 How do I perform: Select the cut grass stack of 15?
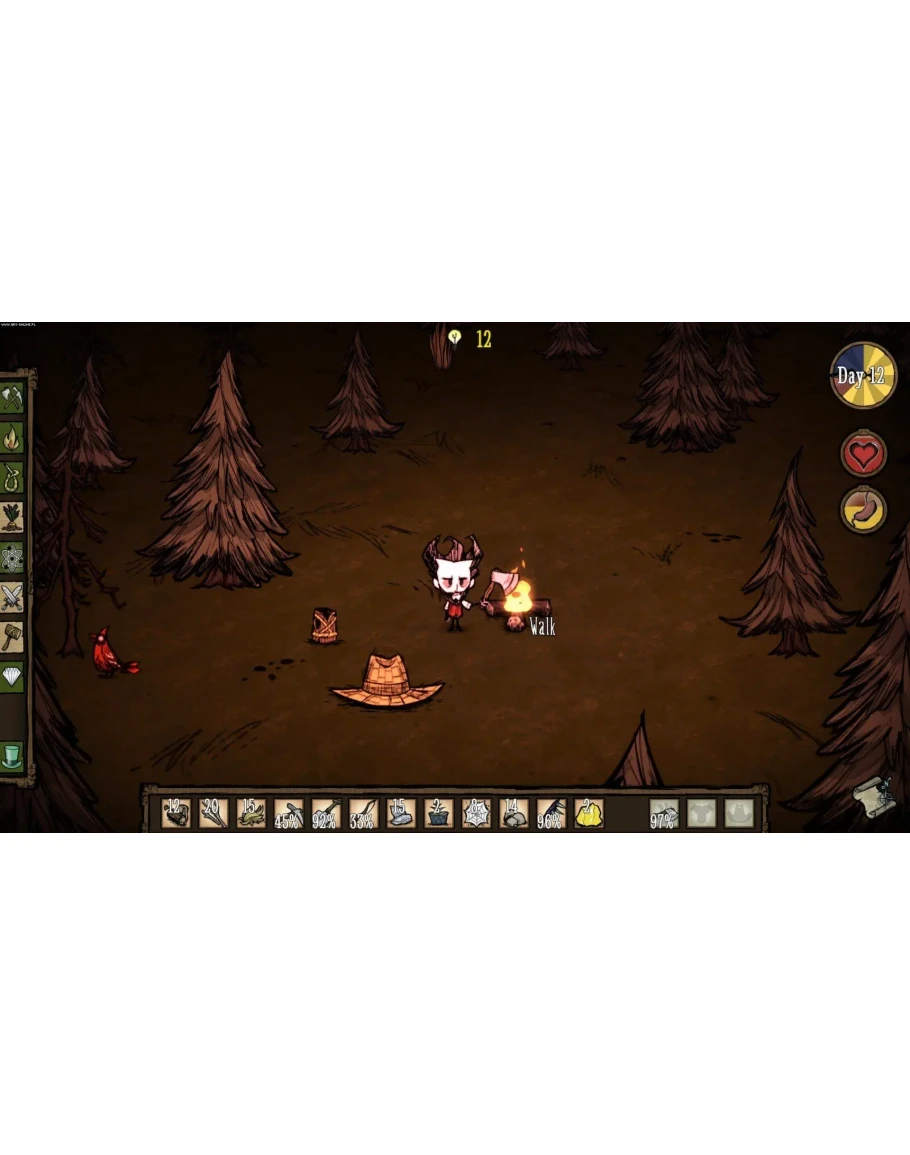251,813
